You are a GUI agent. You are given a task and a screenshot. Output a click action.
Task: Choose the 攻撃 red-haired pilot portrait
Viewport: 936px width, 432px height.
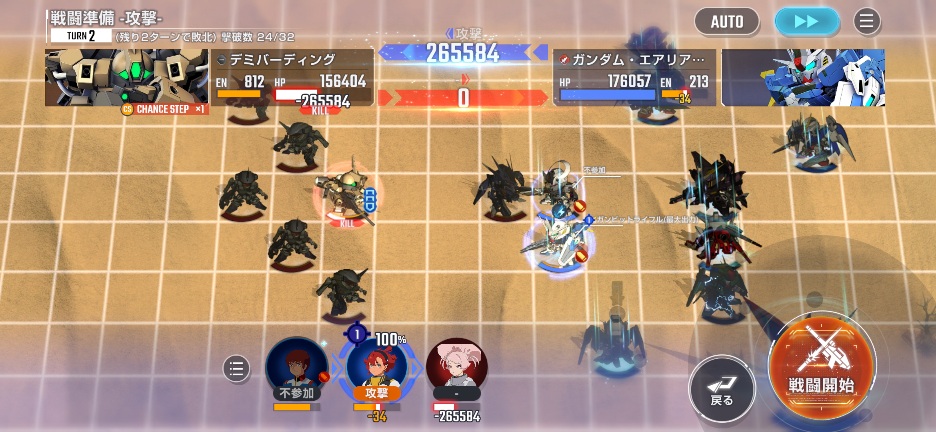[376, 366]
